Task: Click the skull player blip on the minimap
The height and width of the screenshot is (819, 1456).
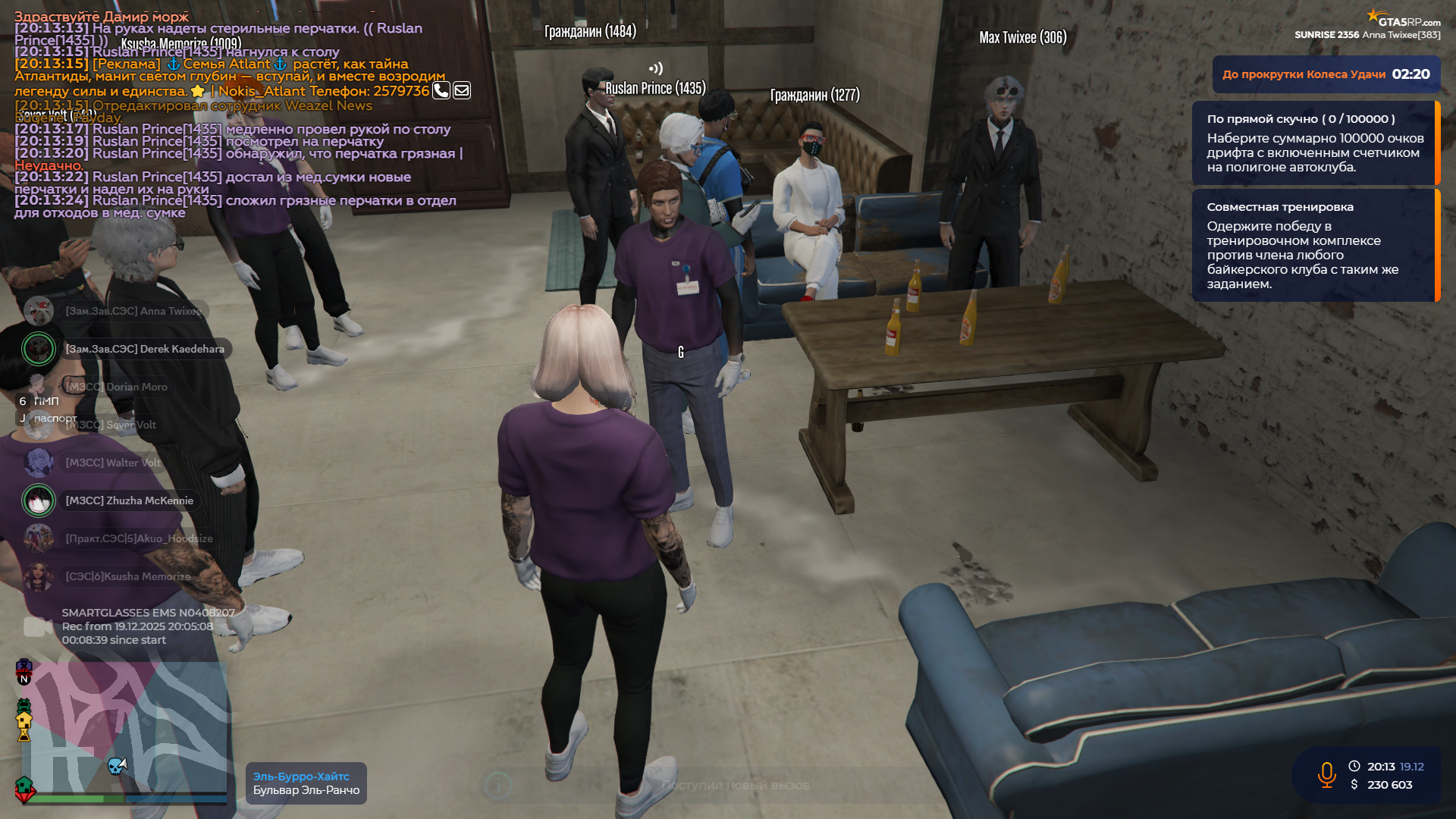Action: pos(115,767)
